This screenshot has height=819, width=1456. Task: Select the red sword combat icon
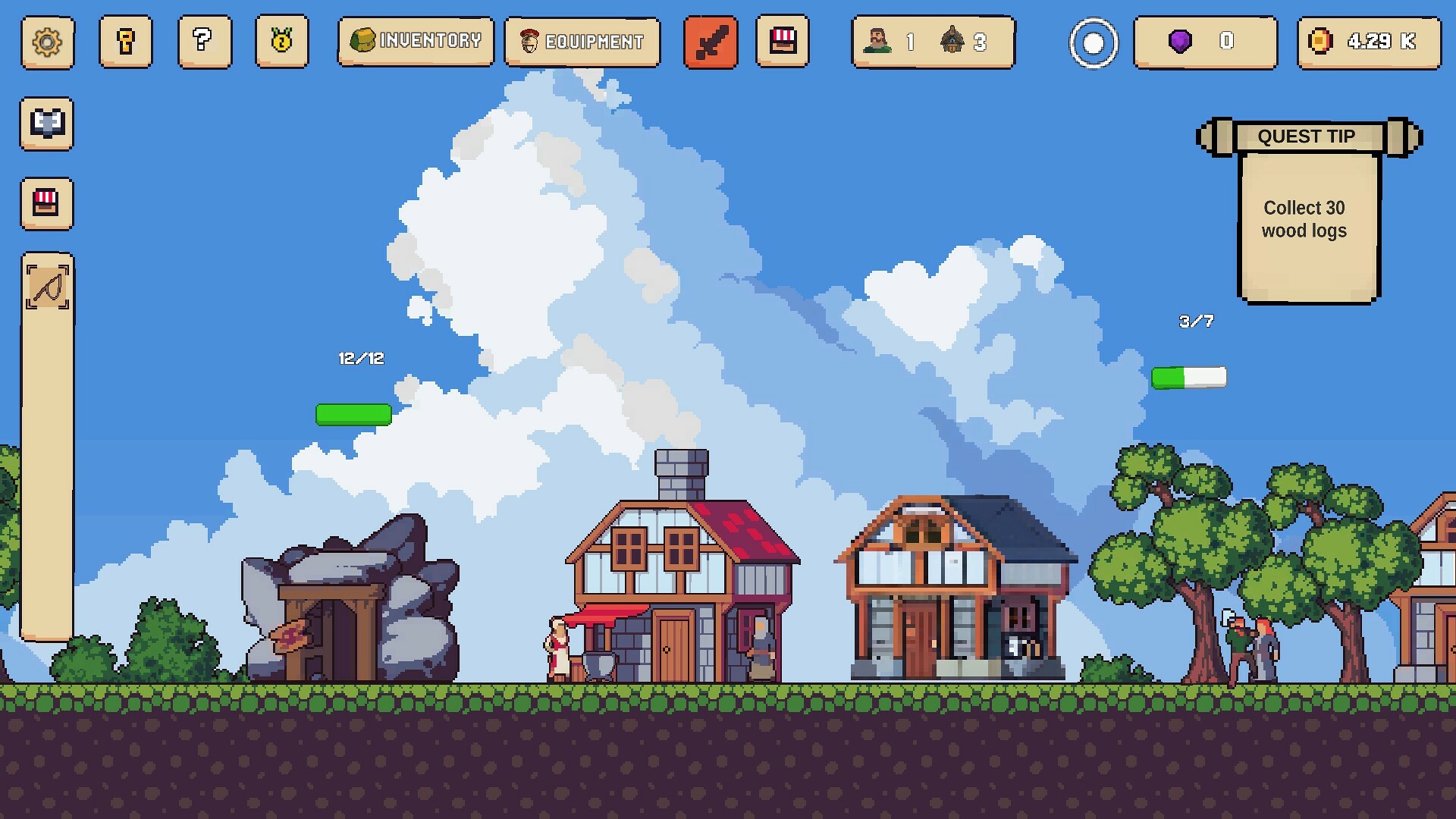click(711, 42)
